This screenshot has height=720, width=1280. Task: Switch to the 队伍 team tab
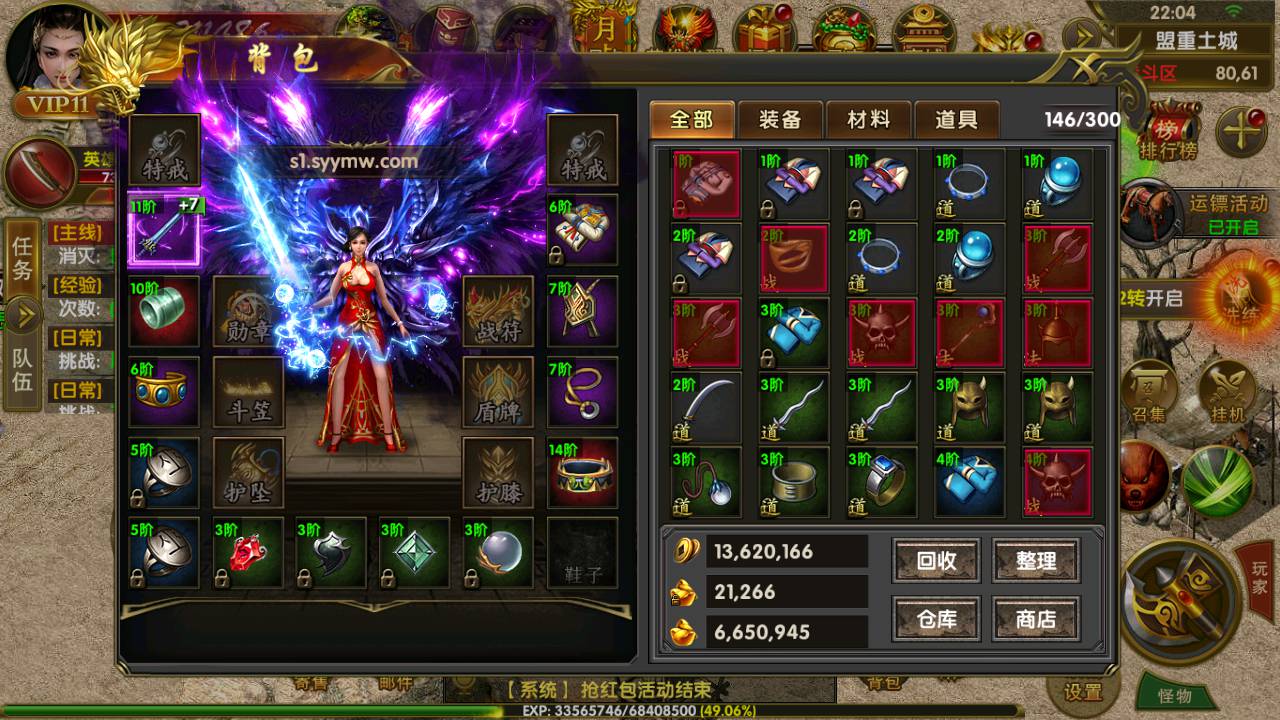(22, 369)
